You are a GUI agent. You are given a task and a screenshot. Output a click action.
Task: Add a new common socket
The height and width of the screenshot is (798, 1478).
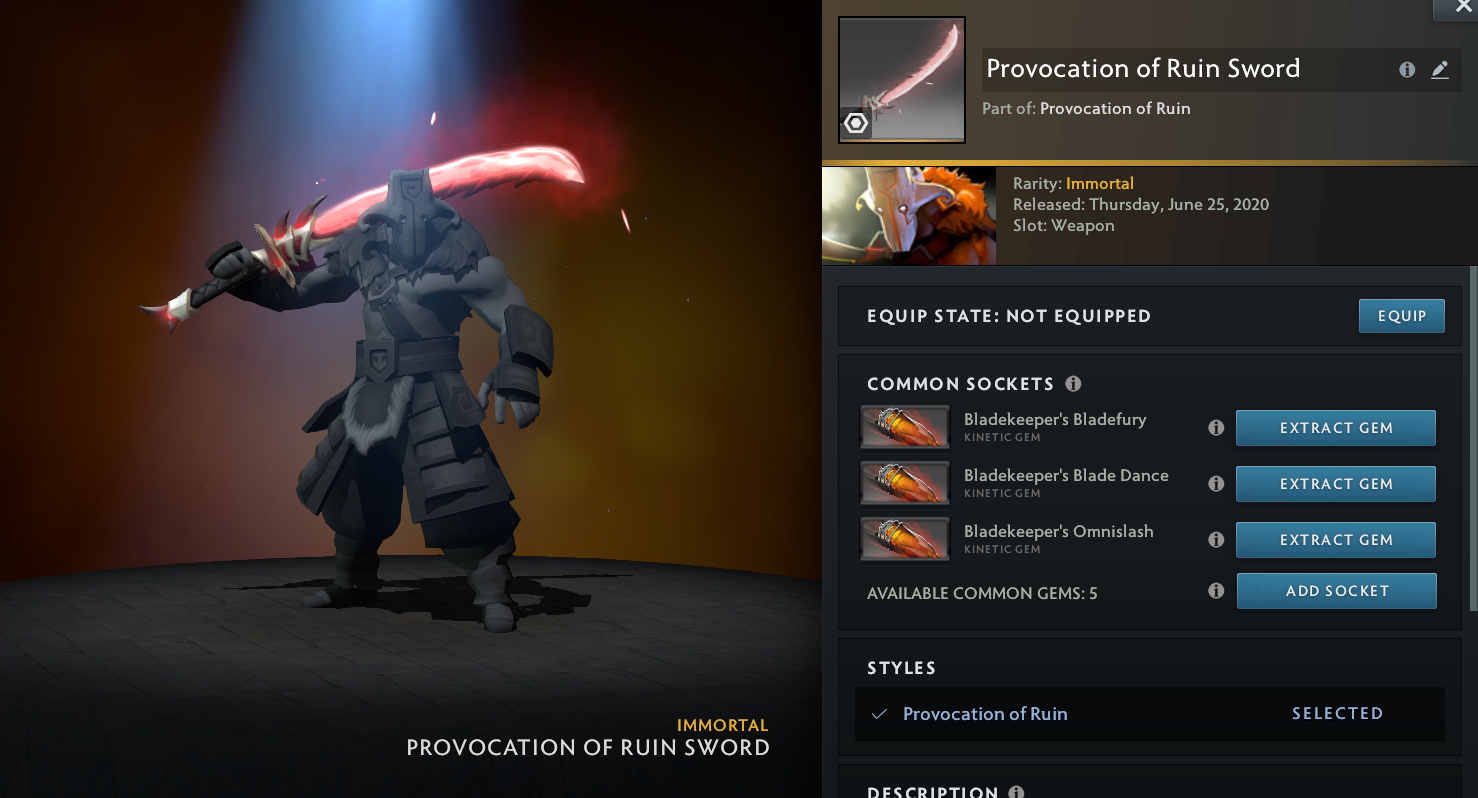1336,591
